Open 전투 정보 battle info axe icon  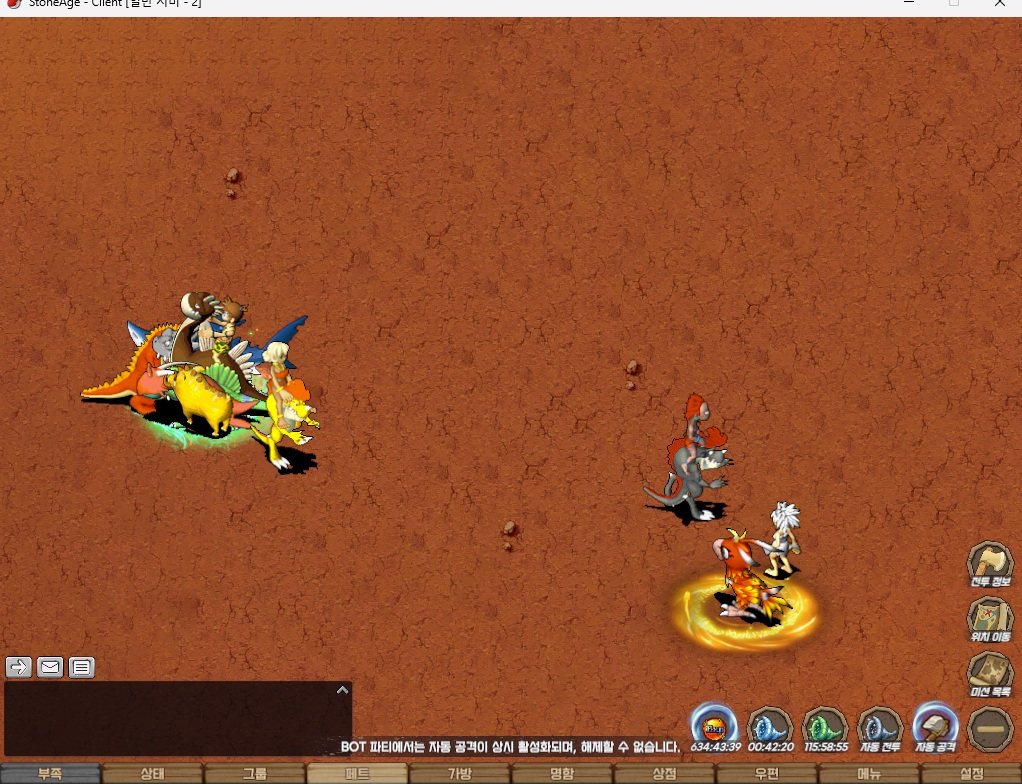[990, 563]
